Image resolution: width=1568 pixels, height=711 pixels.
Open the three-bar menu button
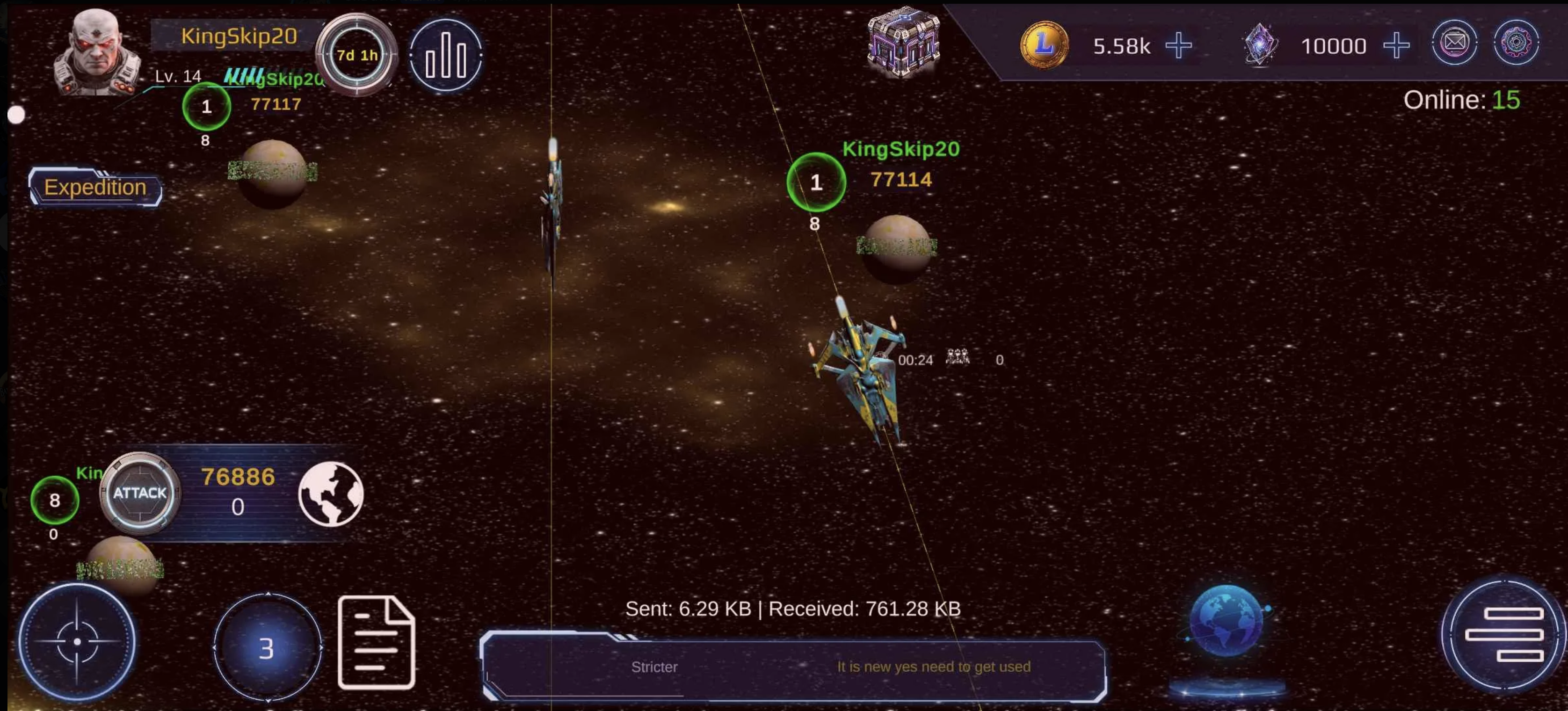click(x=1503, y=634)
